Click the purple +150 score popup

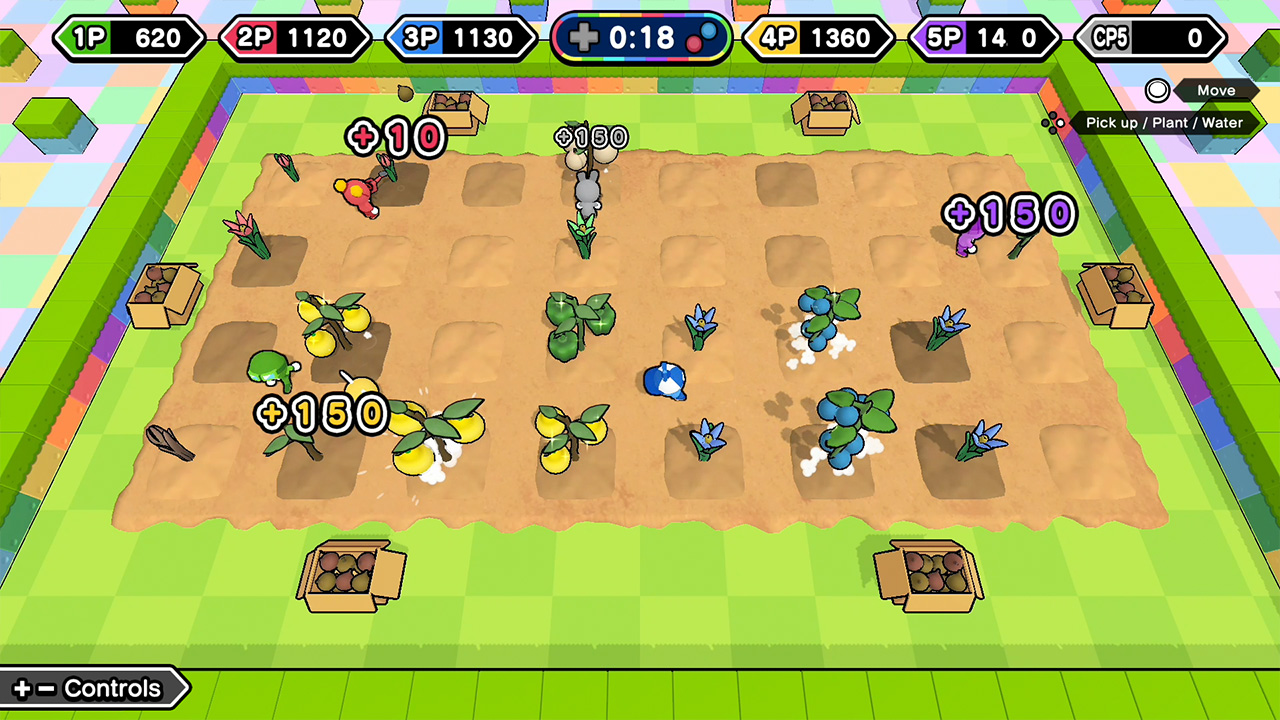click(1009, 212)
